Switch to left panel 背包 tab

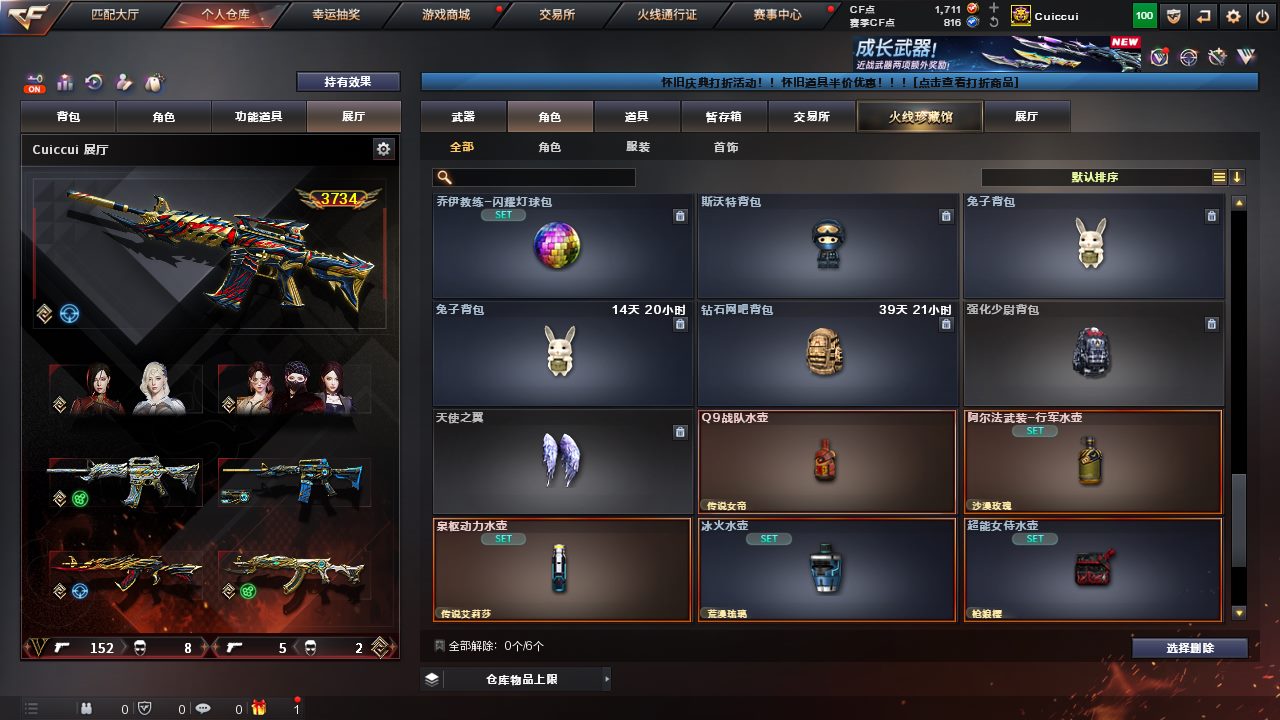[68, 117]
